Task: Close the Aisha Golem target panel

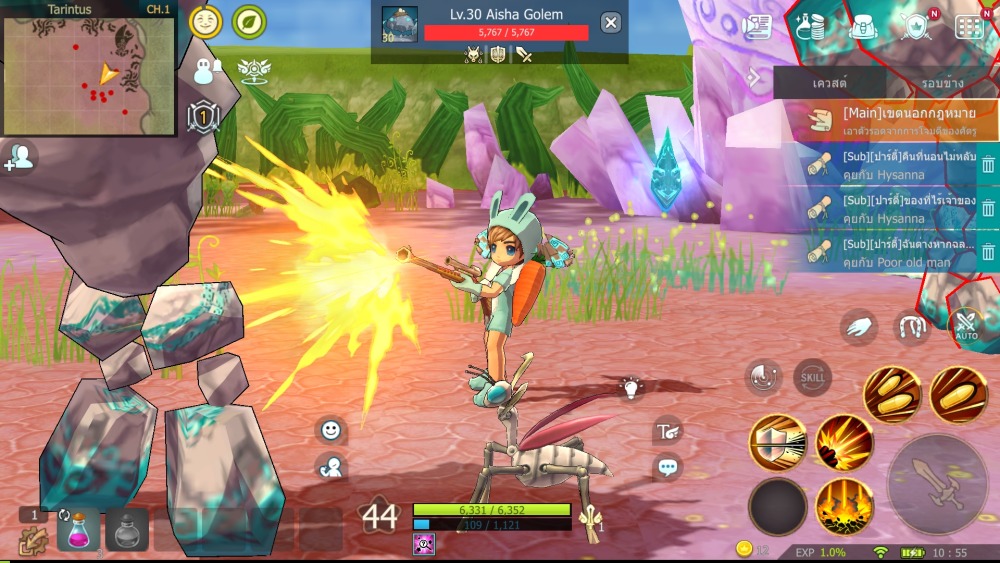Action: (610, 23)
